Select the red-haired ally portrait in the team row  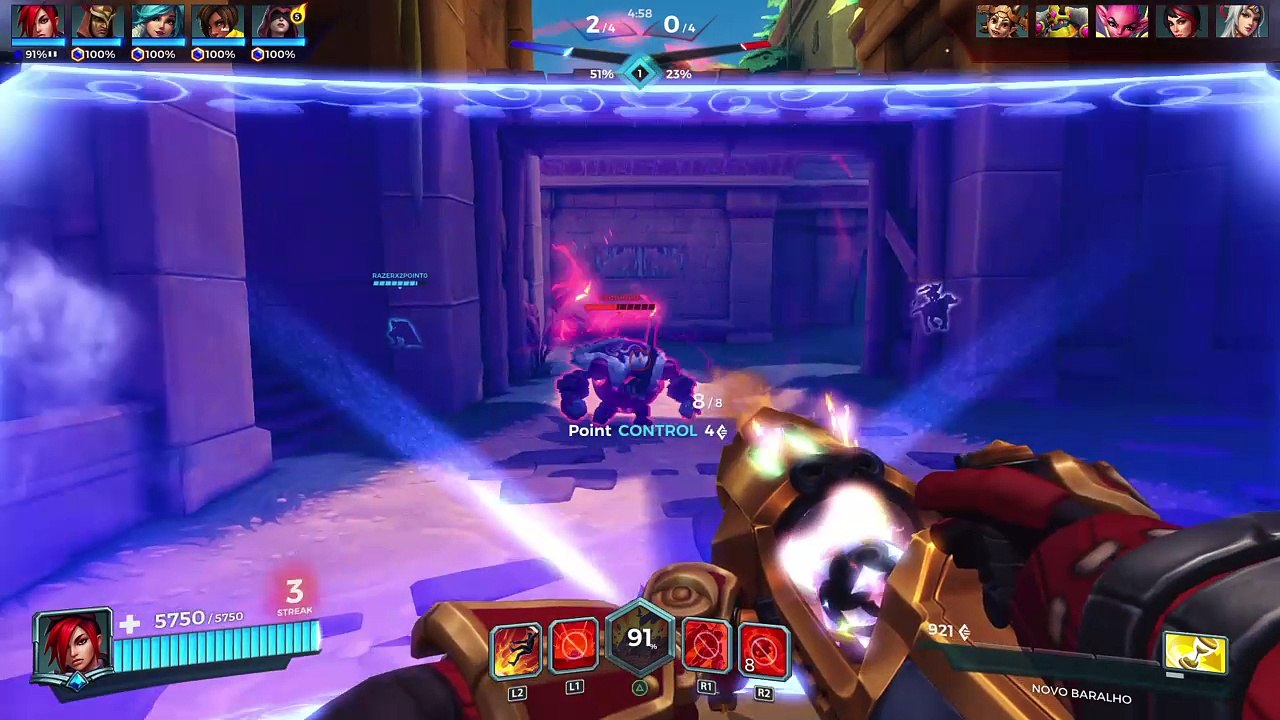[38, 22]
